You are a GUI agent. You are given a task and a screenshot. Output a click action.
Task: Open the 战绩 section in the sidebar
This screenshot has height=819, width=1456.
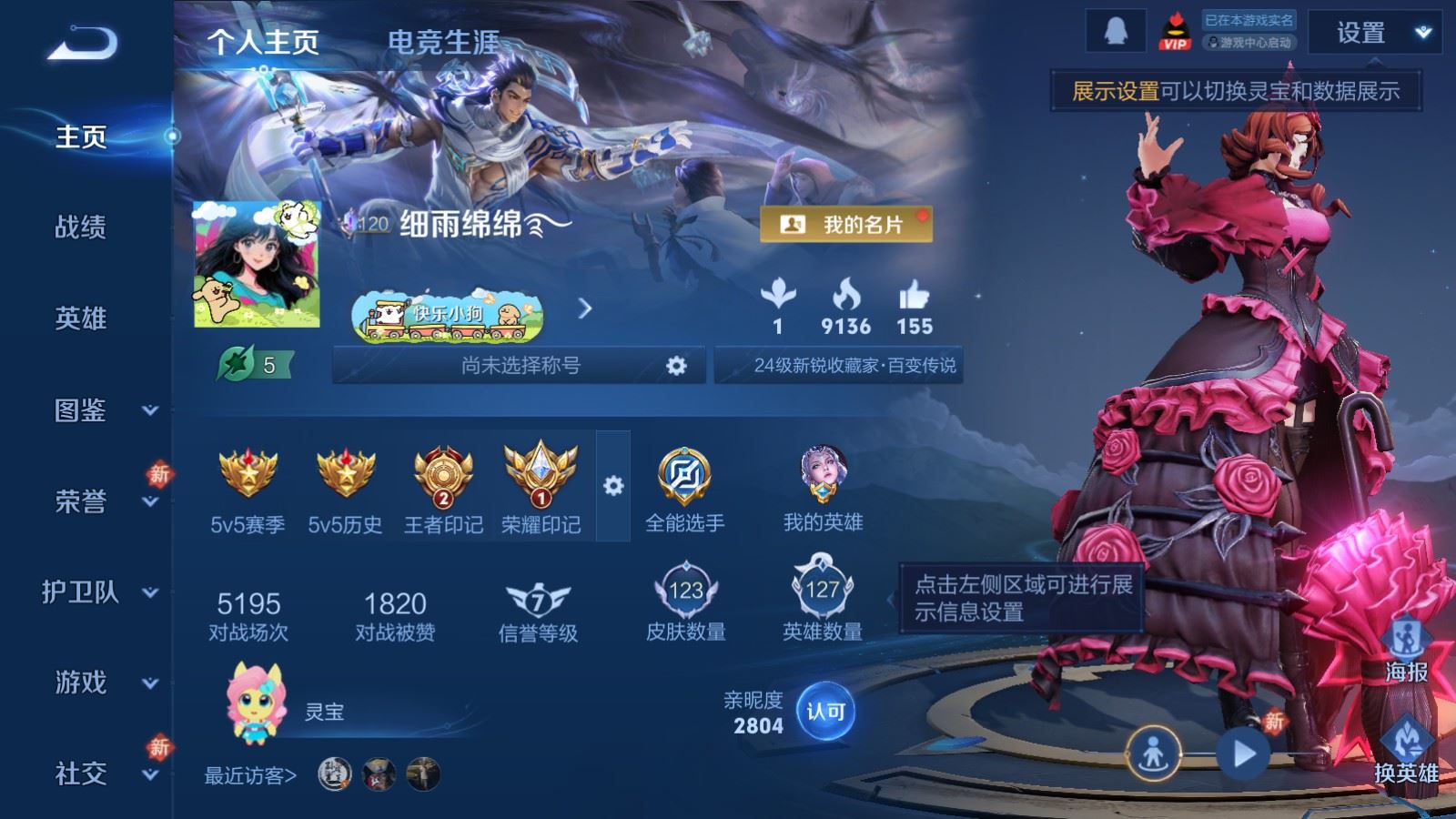tap(81, 227)
